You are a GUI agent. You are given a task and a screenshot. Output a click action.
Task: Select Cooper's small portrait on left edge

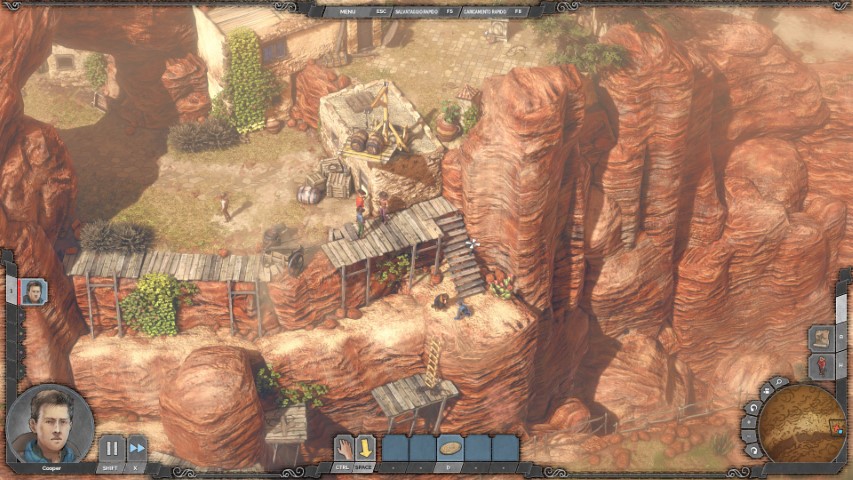34,292
